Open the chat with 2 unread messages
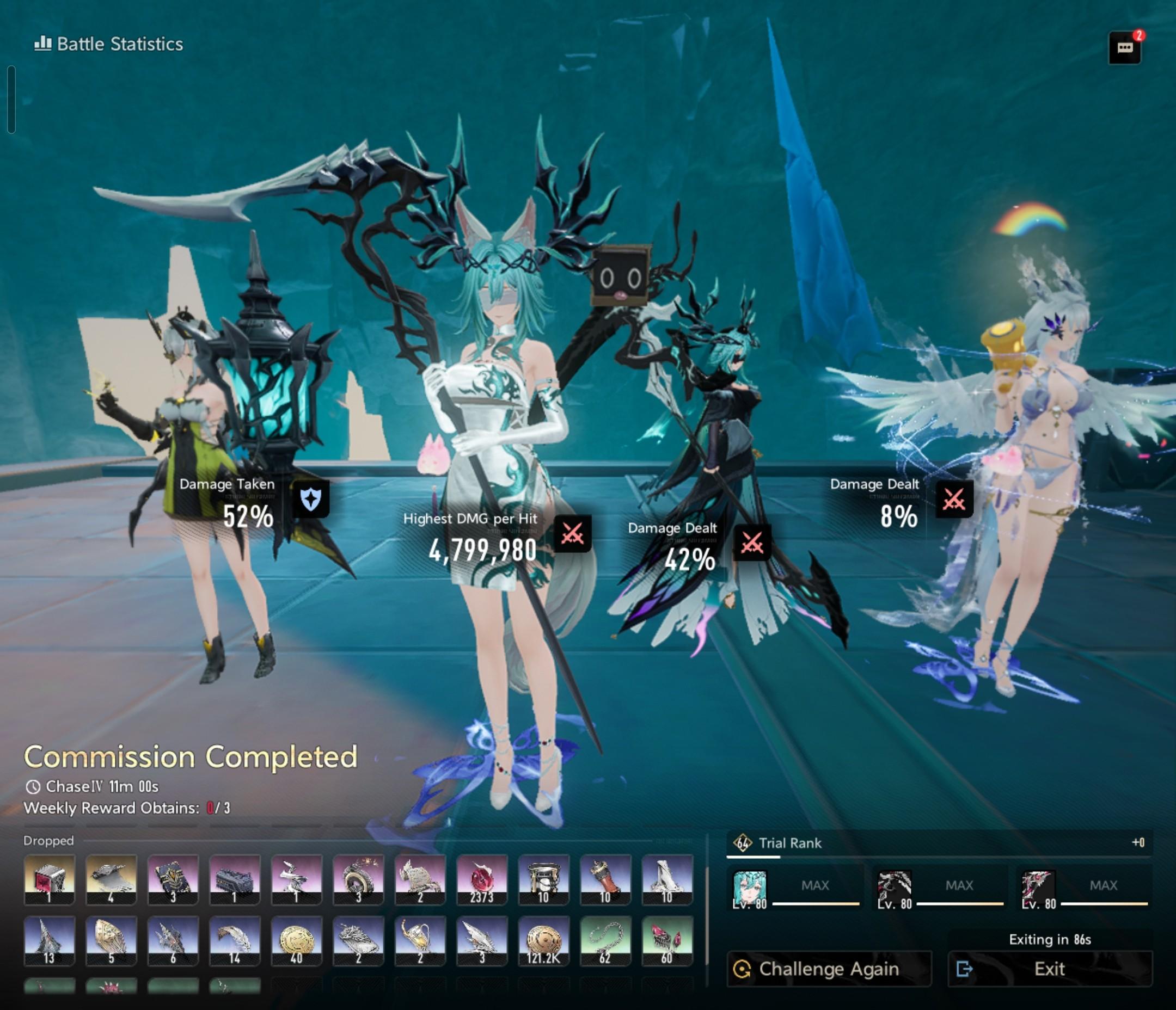Viewport: 1176px width, 1010px height. point(1124,48)
